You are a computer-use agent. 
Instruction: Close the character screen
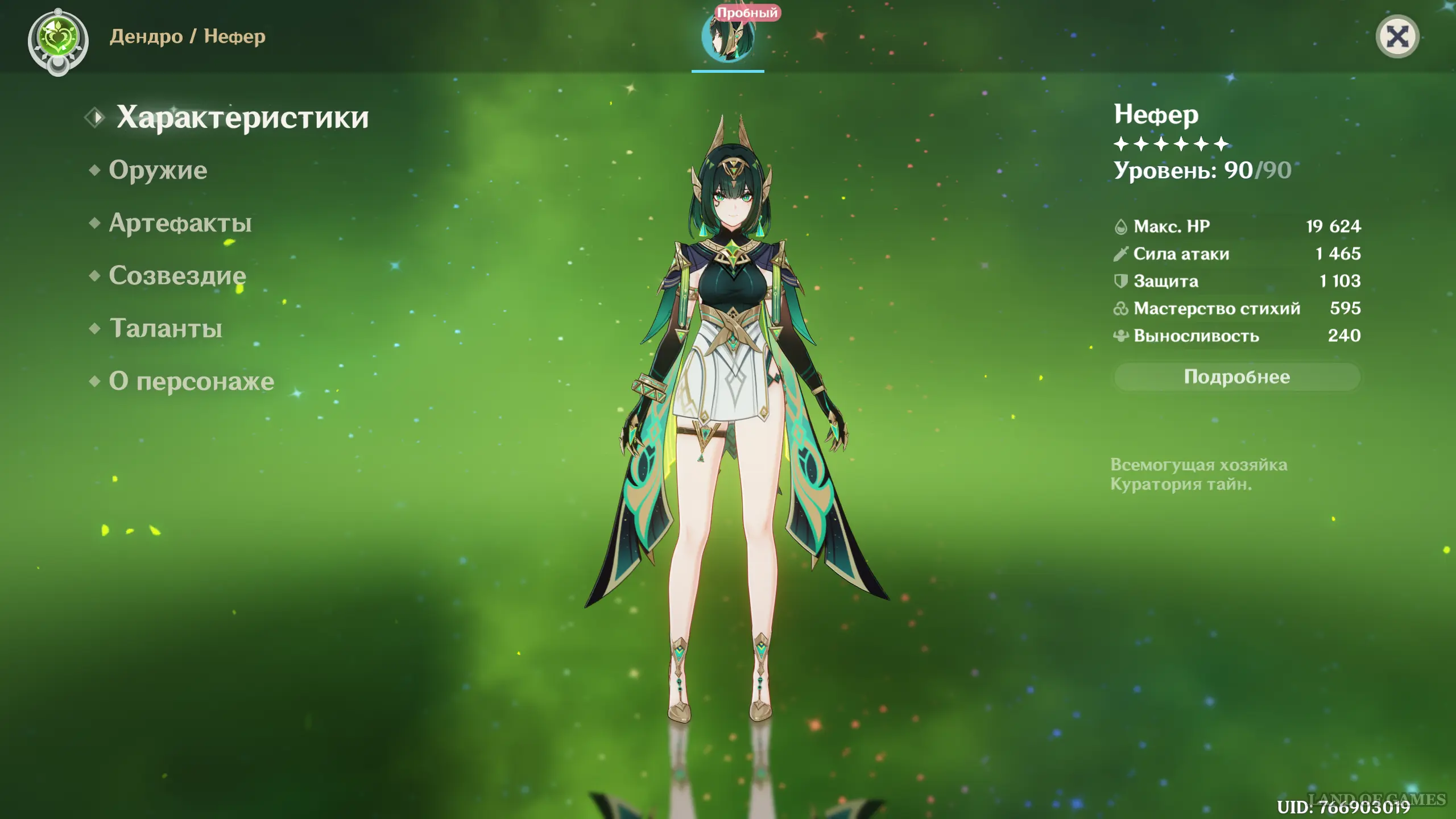(x=1397, y=38)
